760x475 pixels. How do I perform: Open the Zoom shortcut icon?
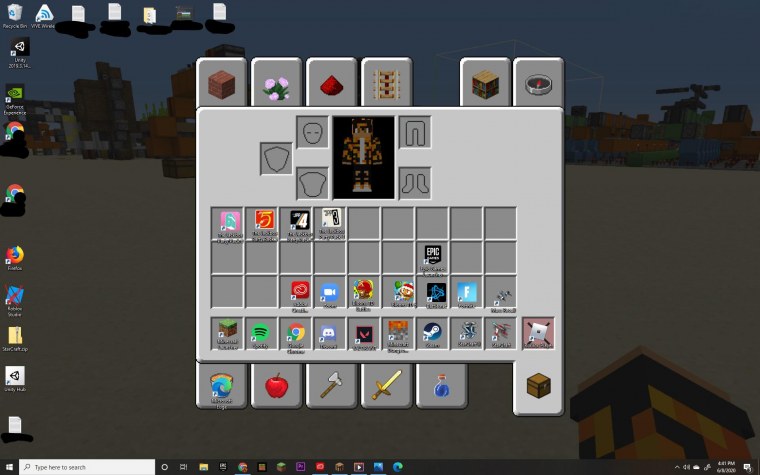(330, 292)
